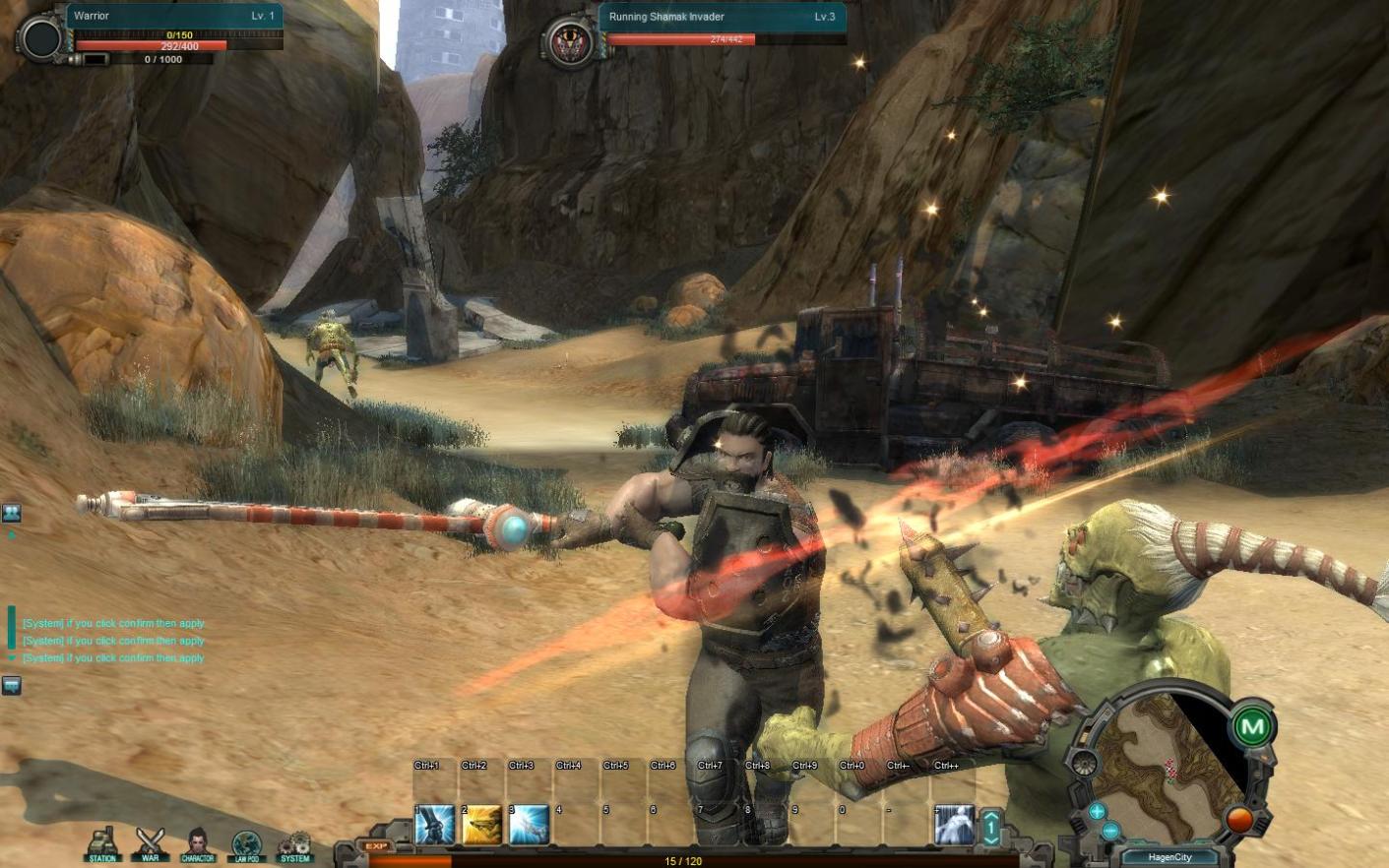Click the grey fan dial on minimap frame

click(1084, 763)
